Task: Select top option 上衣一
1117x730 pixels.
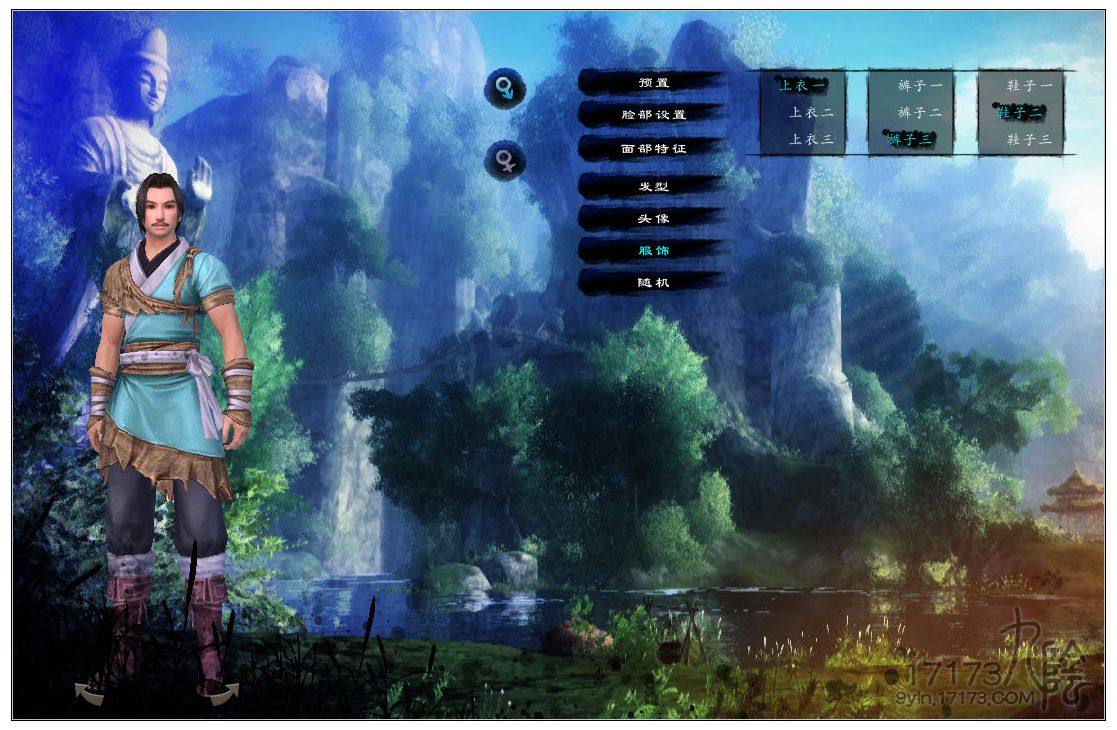Action: pos(802,86)
